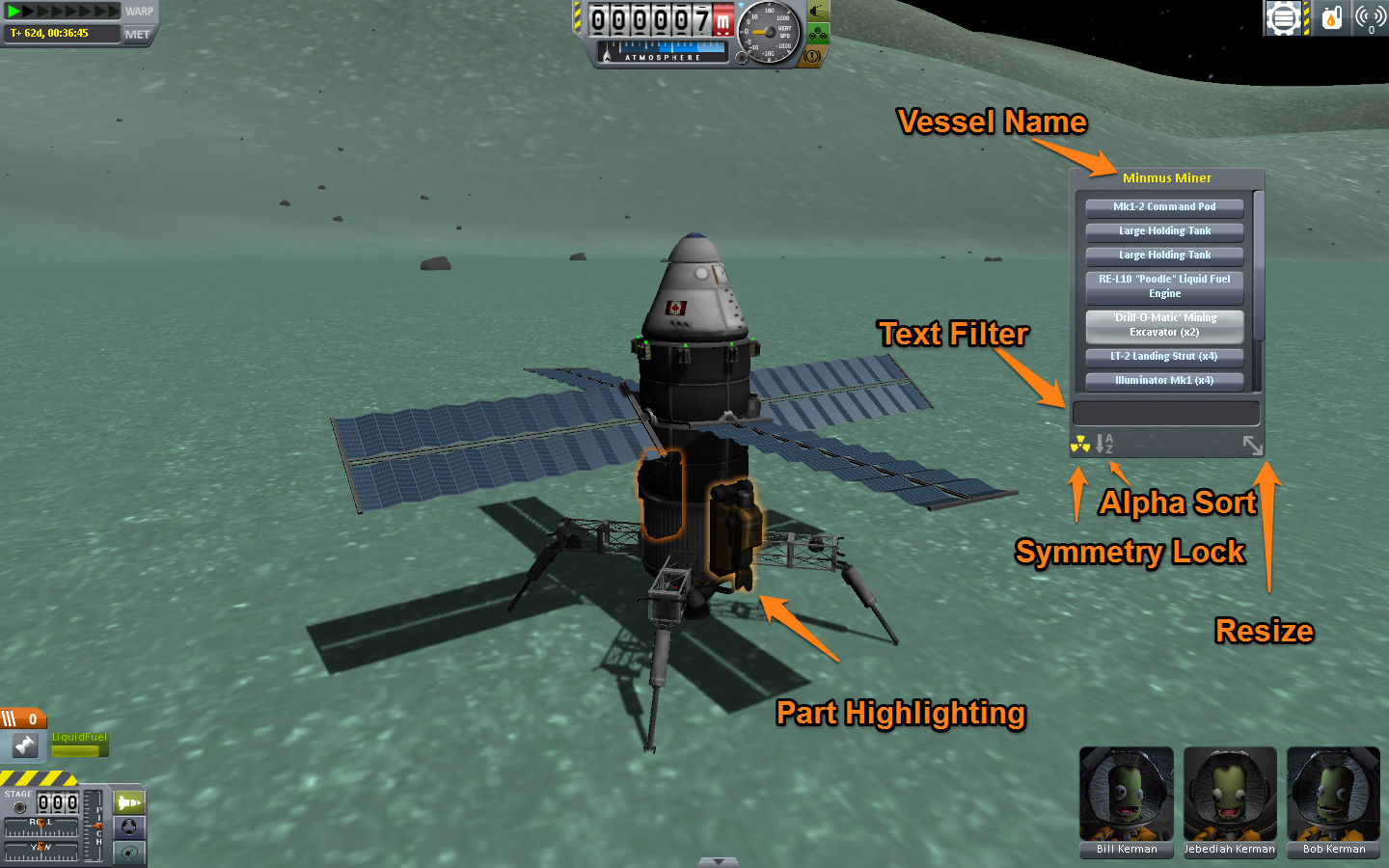Switch to staging mode with the rocket button

point(129,802)
